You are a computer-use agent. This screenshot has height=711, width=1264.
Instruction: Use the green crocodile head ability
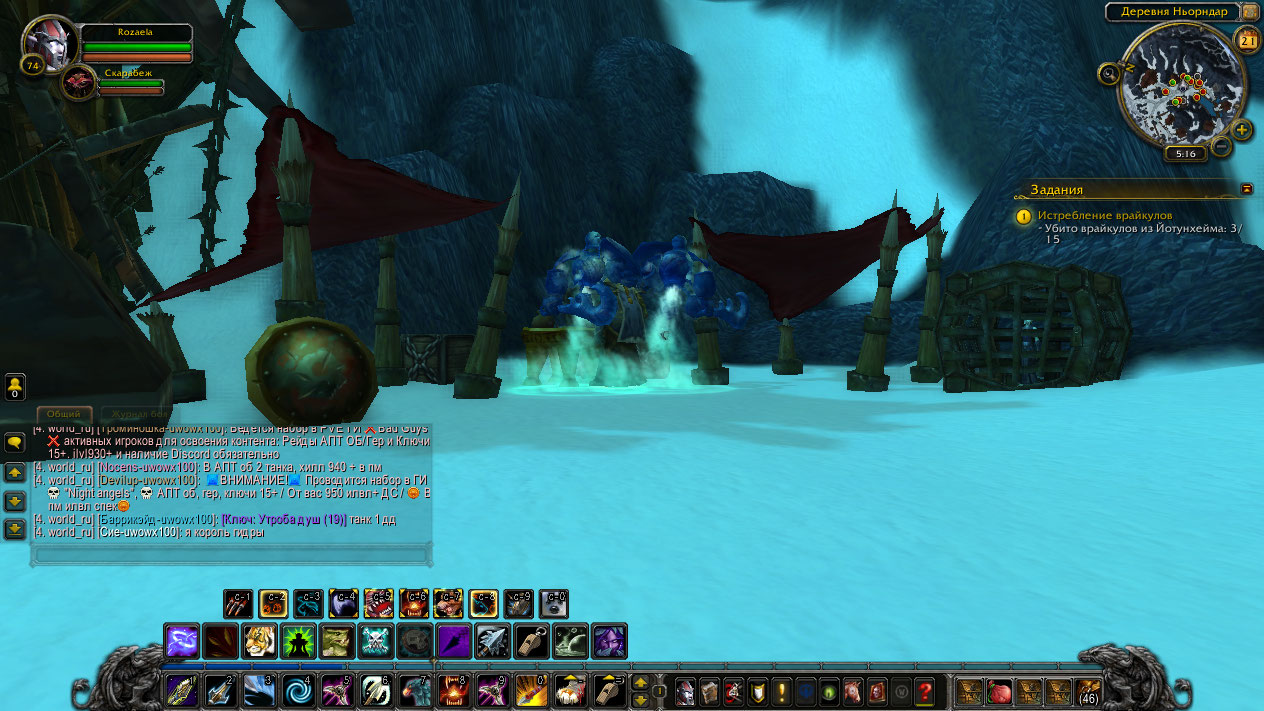(x=337, y=641)
